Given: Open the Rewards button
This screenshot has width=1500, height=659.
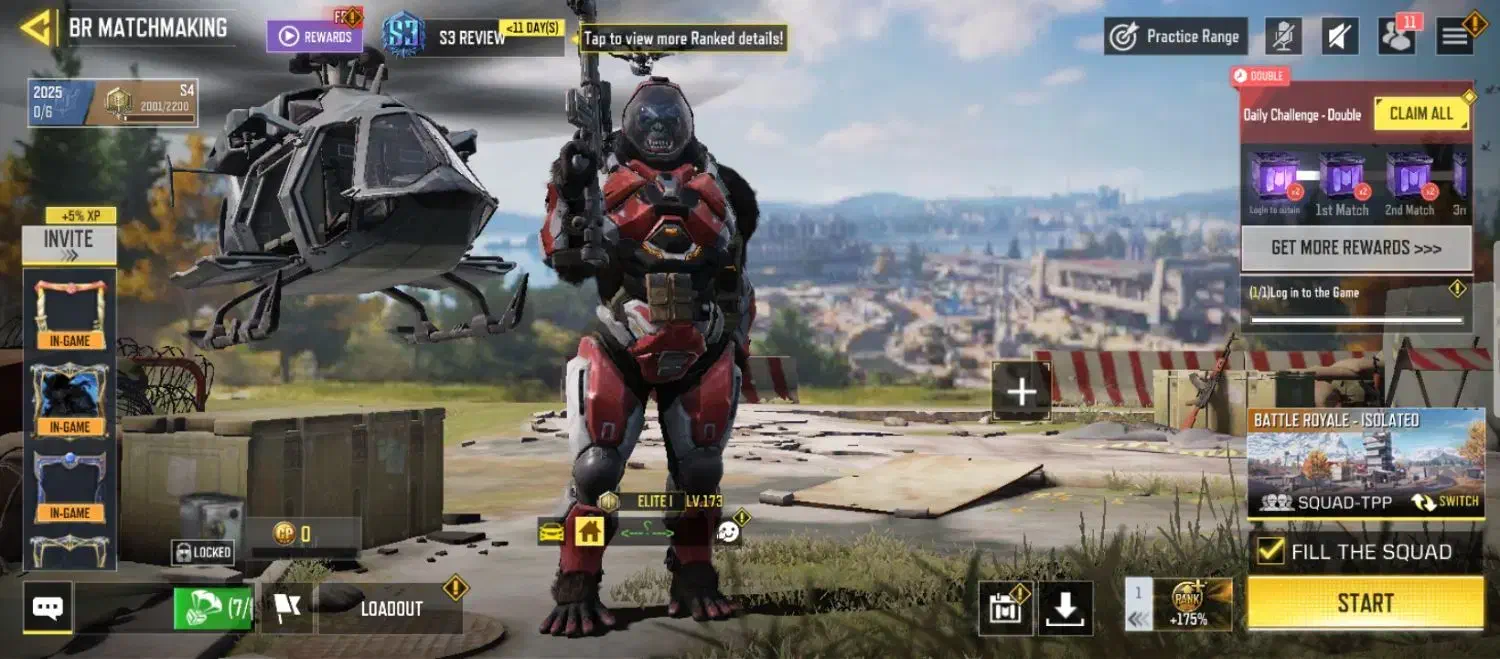Looking at the screenshot, I should tap(314, 36).
